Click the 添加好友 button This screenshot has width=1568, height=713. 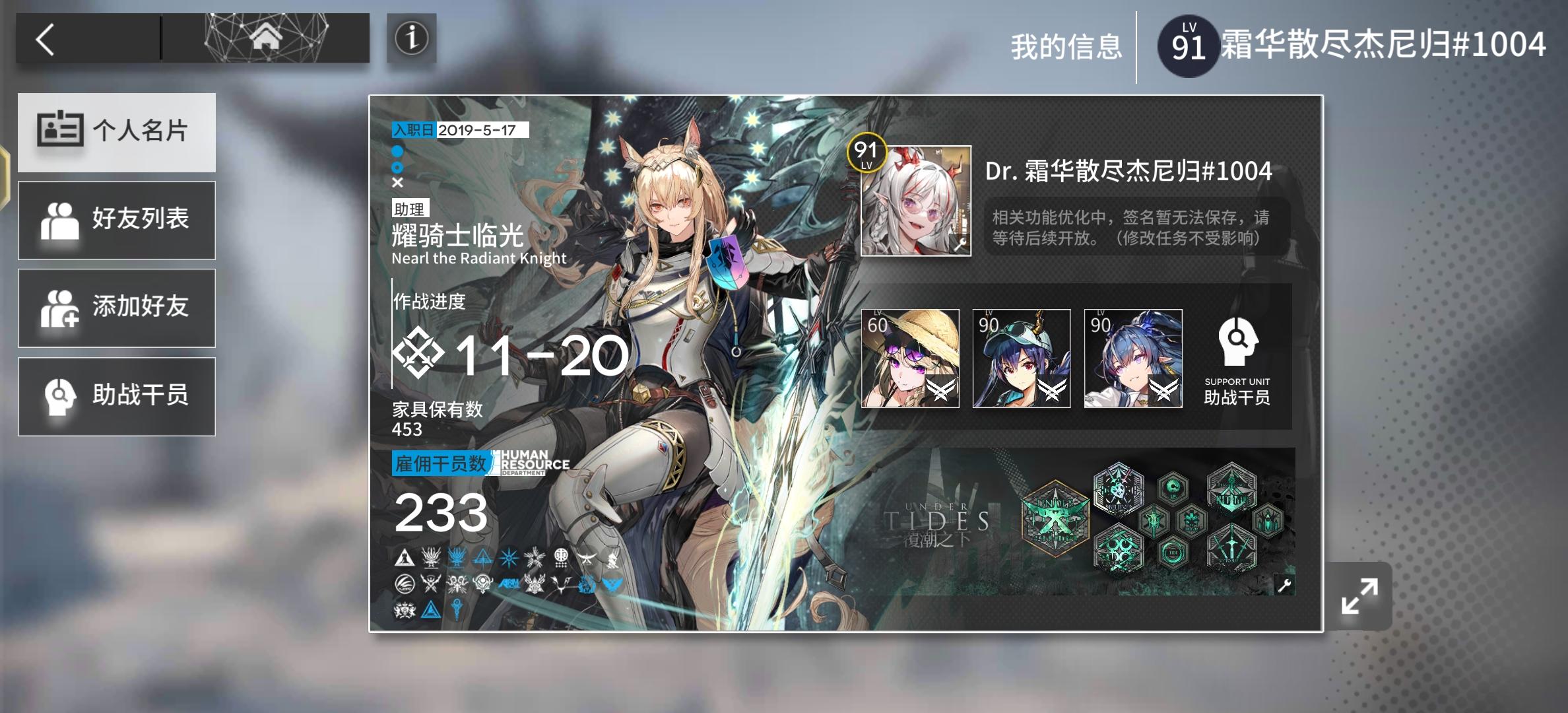pyautogui.click(x=117, y=307)
